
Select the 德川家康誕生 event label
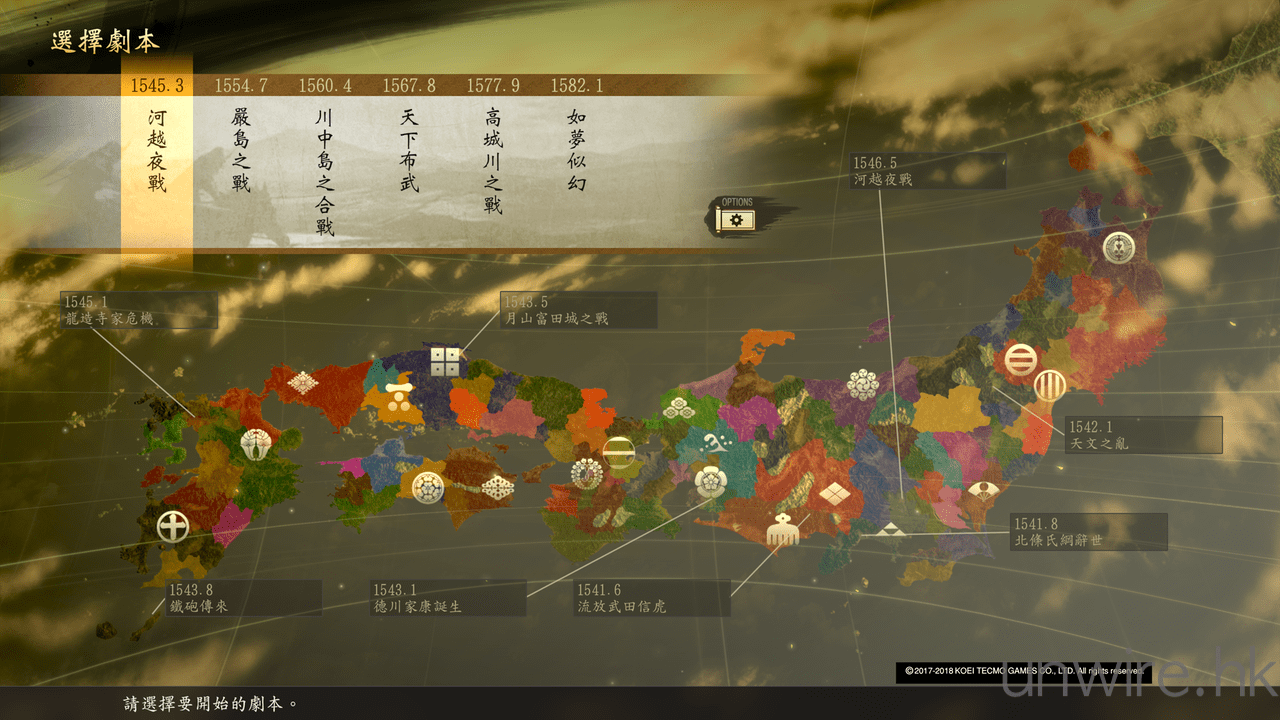tap(448, 598)
